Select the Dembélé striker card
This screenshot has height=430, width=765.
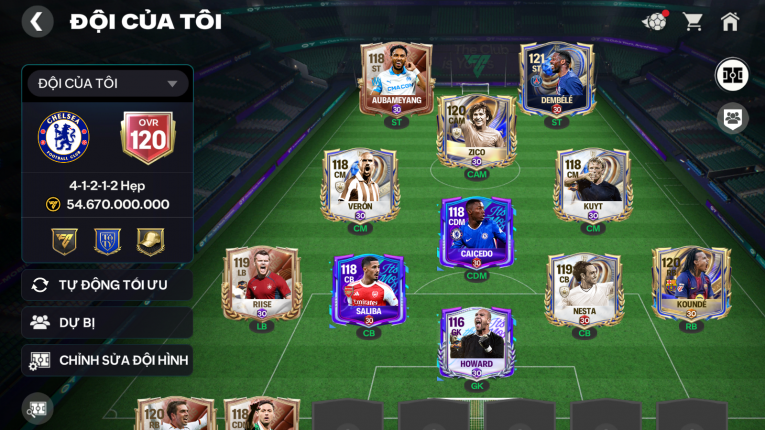557,80
